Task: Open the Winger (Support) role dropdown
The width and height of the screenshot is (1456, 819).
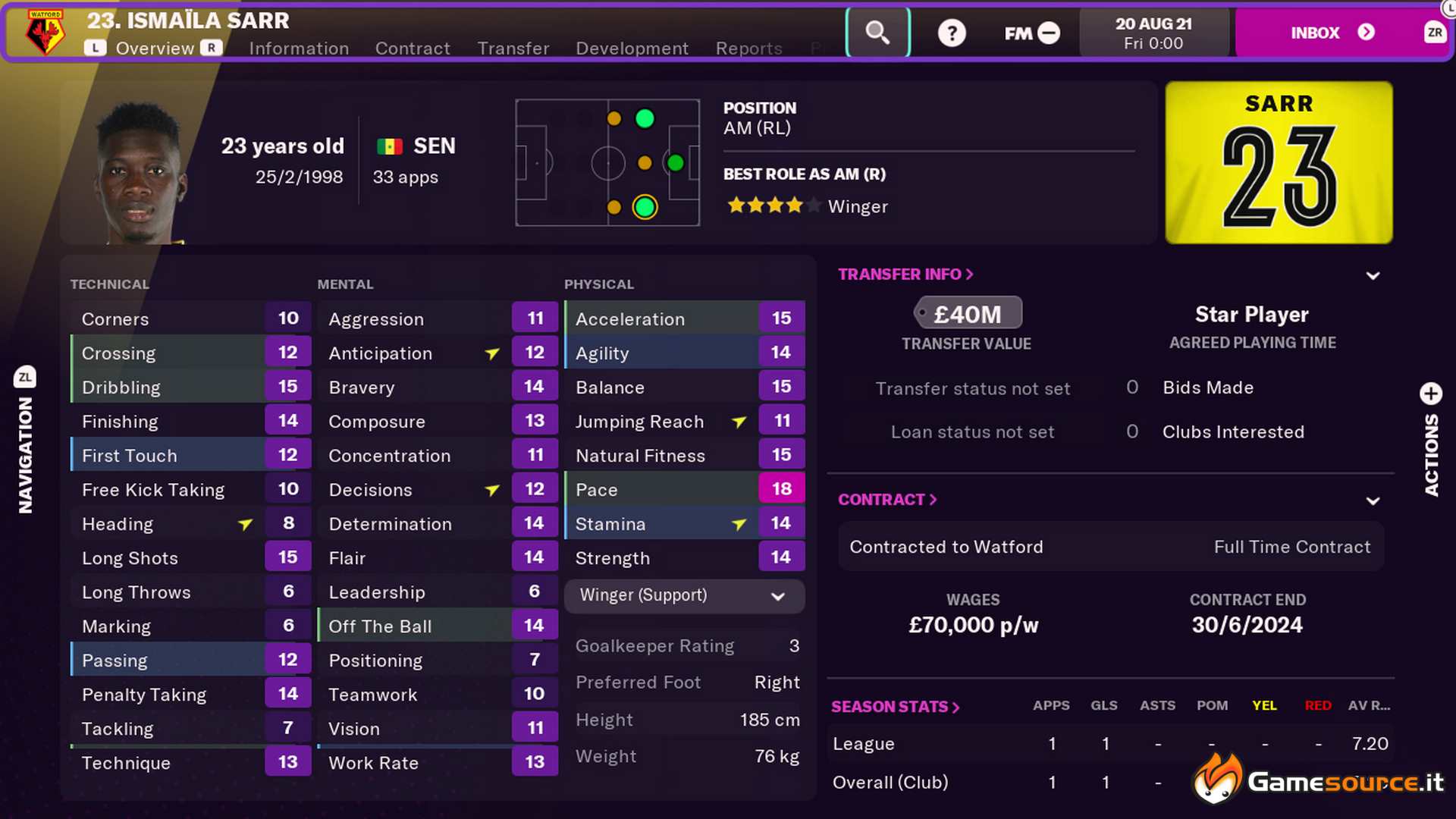Action: pyautogui.click(x=683, y=596)
